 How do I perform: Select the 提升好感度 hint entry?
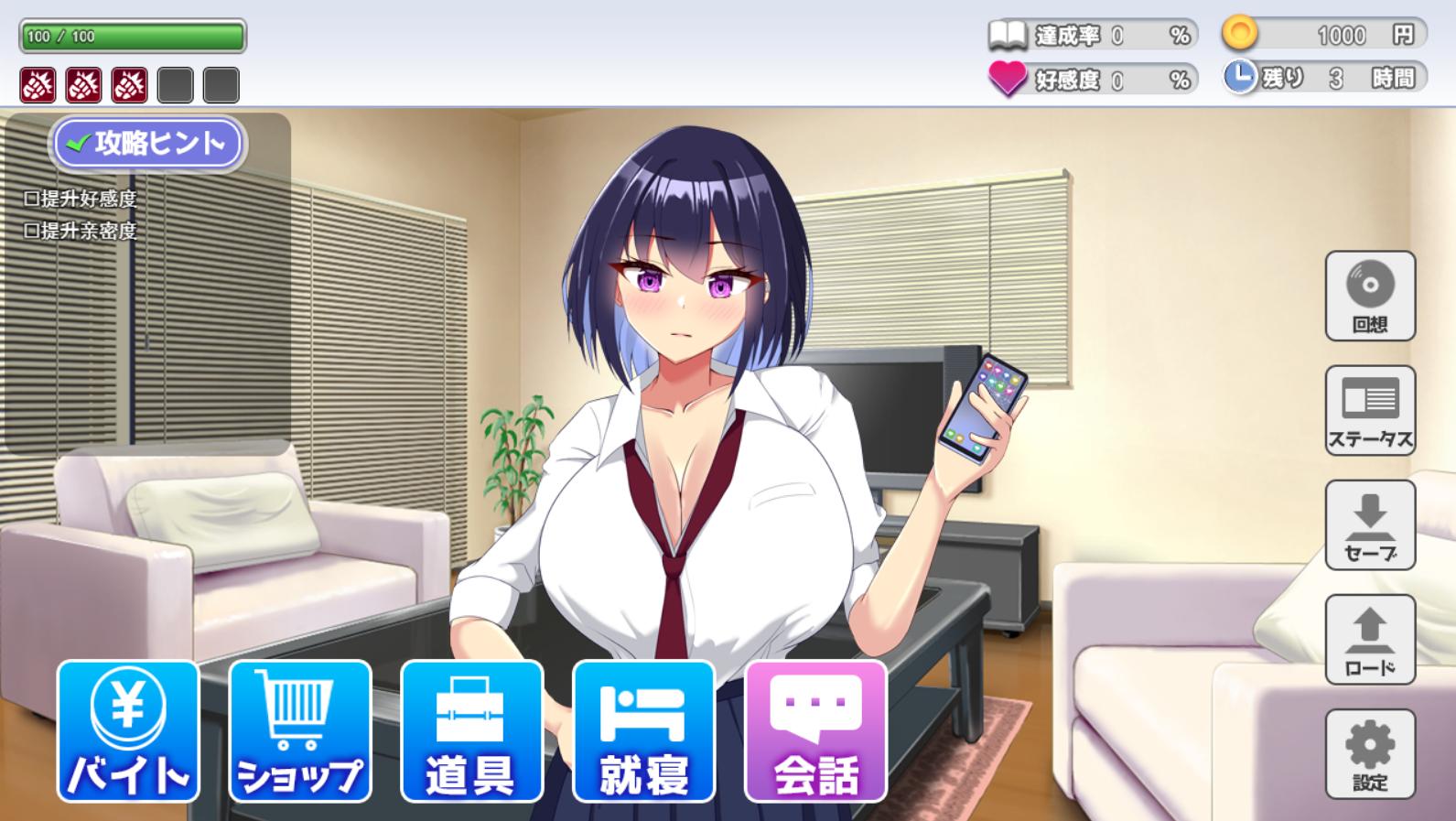point(81,199)
